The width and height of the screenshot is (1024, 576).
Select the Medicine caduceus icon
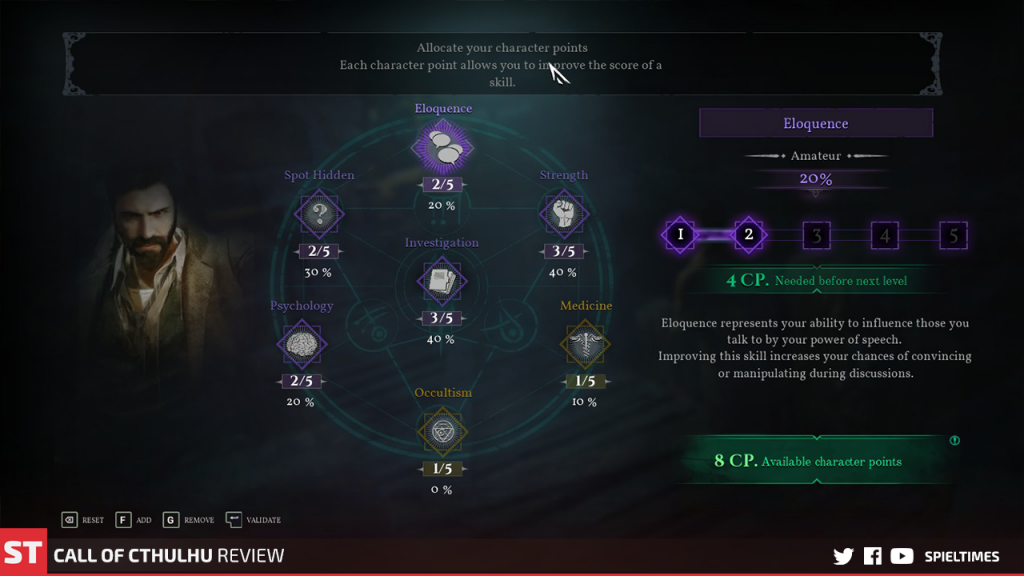586,344
